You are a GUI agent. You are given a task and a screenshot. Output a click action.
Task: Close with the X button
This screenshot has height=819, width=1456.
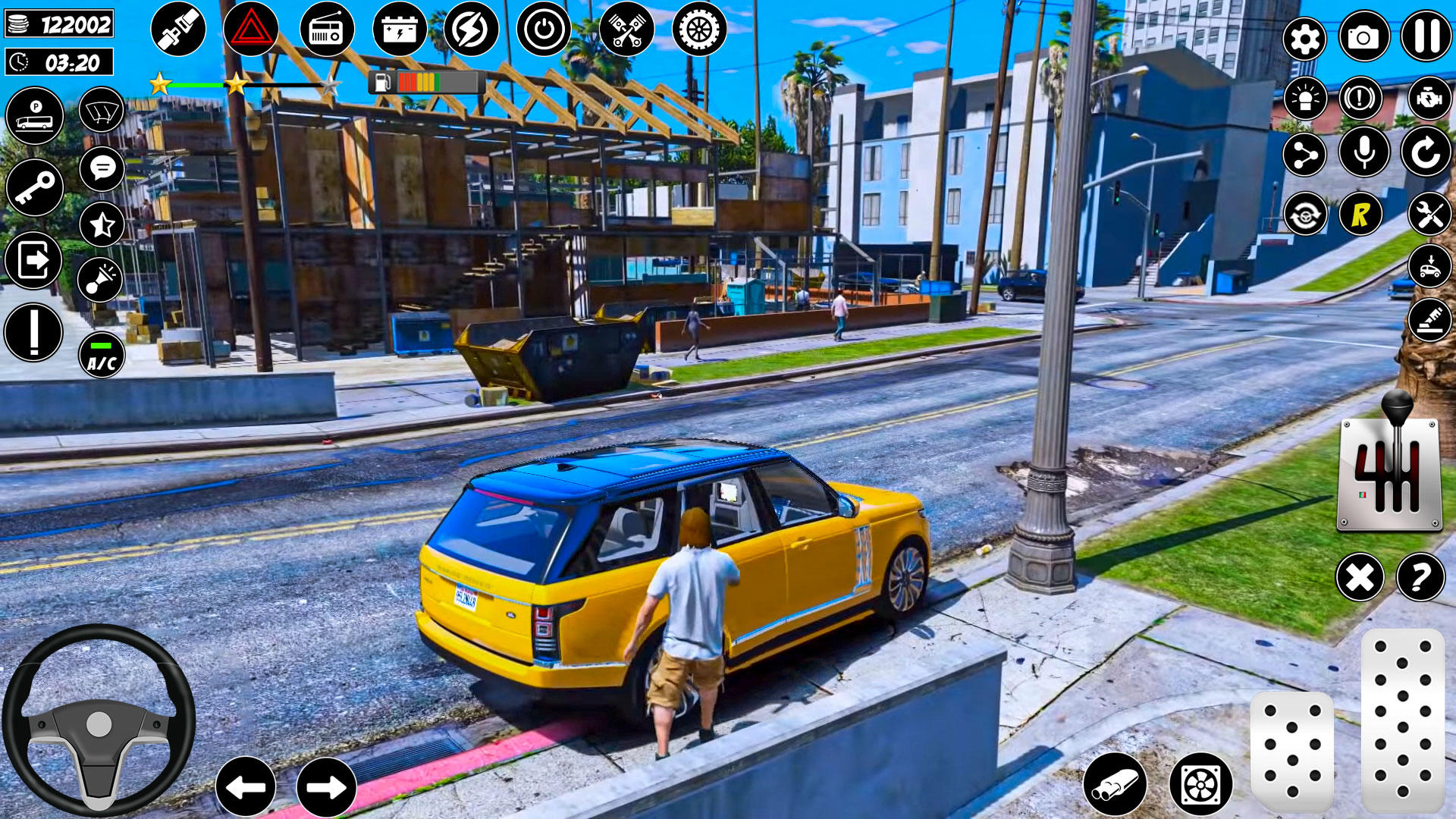[x=1360, y=577]
